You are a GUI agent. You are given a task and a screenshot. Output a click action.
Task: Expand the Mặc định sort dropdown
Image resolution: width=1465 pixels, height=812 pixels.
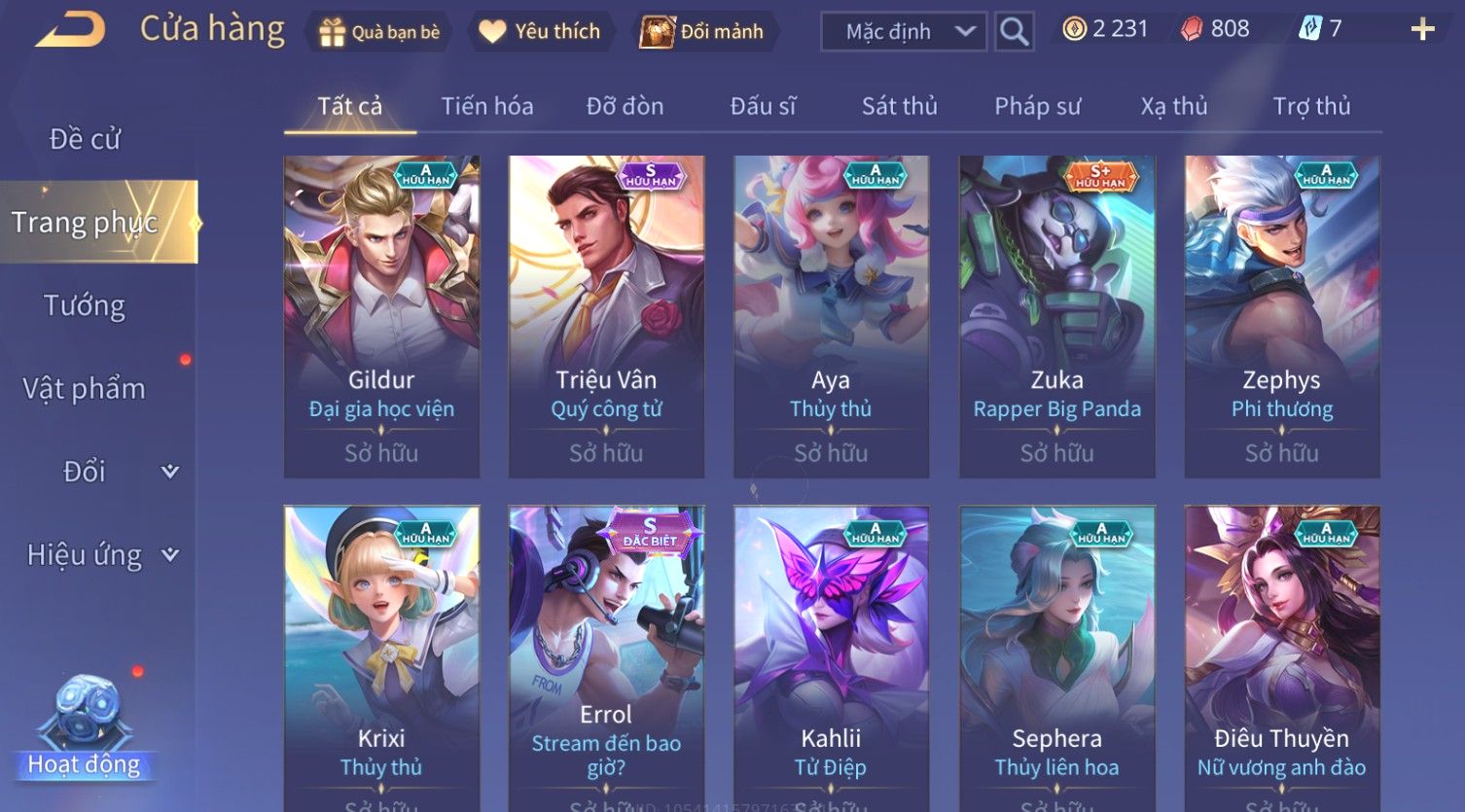[904, 32]
